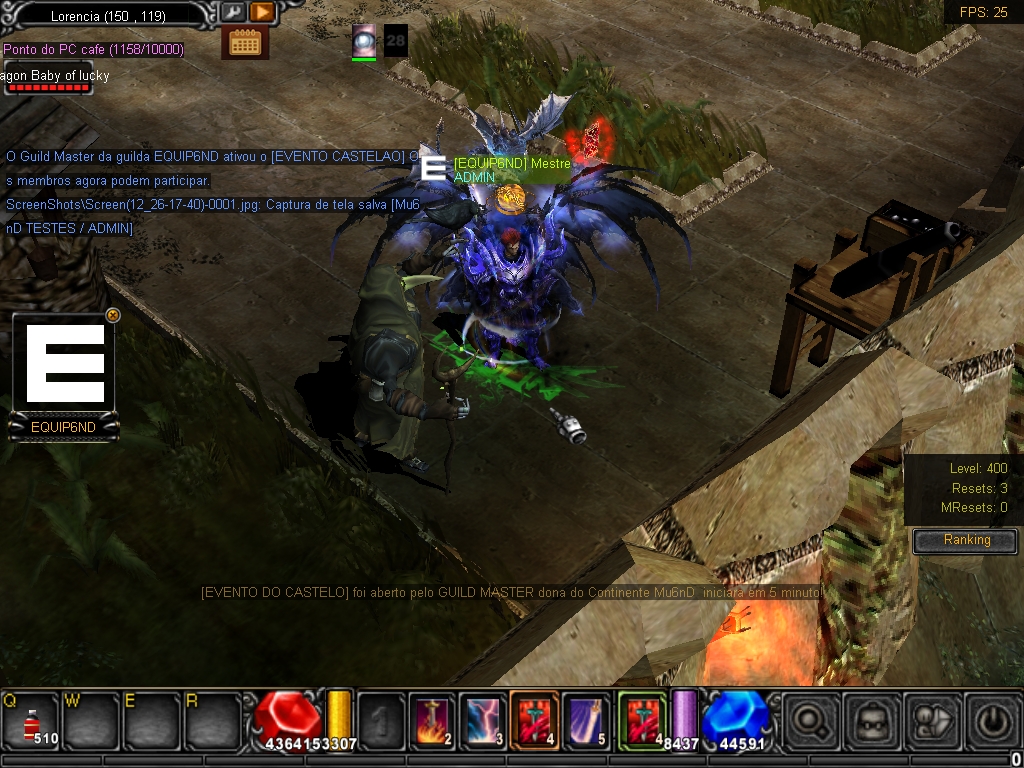
Task: Choose the purple slash skill numbered 5
Action: pyautogui.click(x=584, y=720)
